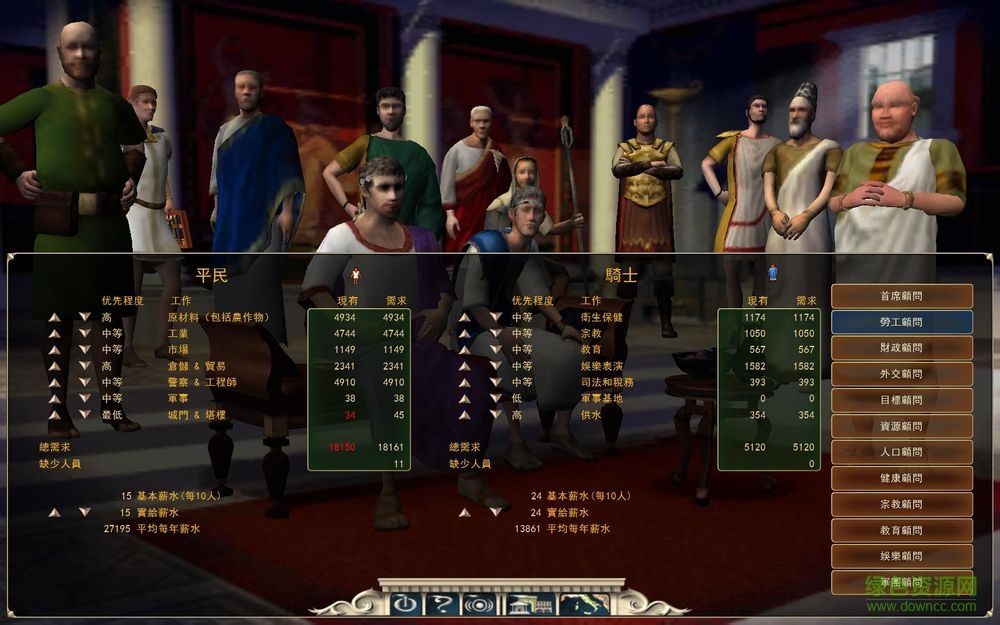Select the 外交顧問 diplomacy advisor
This screenshot has height=625, width=1000.
pos(901,374)
